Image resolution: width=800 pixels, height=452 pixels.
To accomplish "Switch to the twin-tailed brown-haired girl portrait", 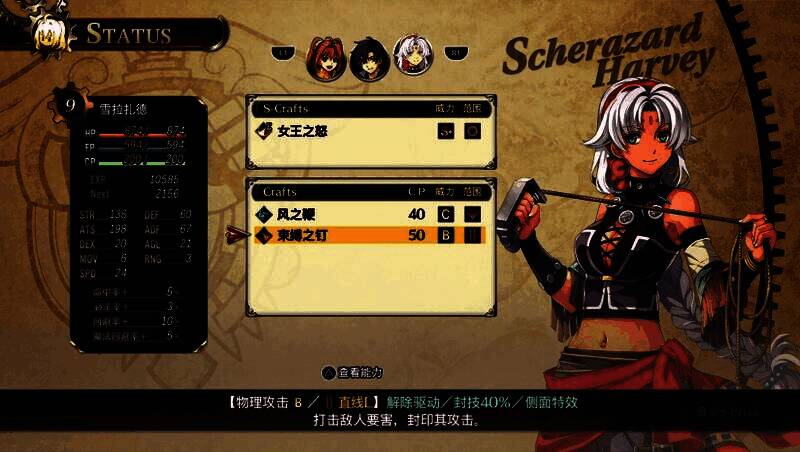I will (324, 56).
